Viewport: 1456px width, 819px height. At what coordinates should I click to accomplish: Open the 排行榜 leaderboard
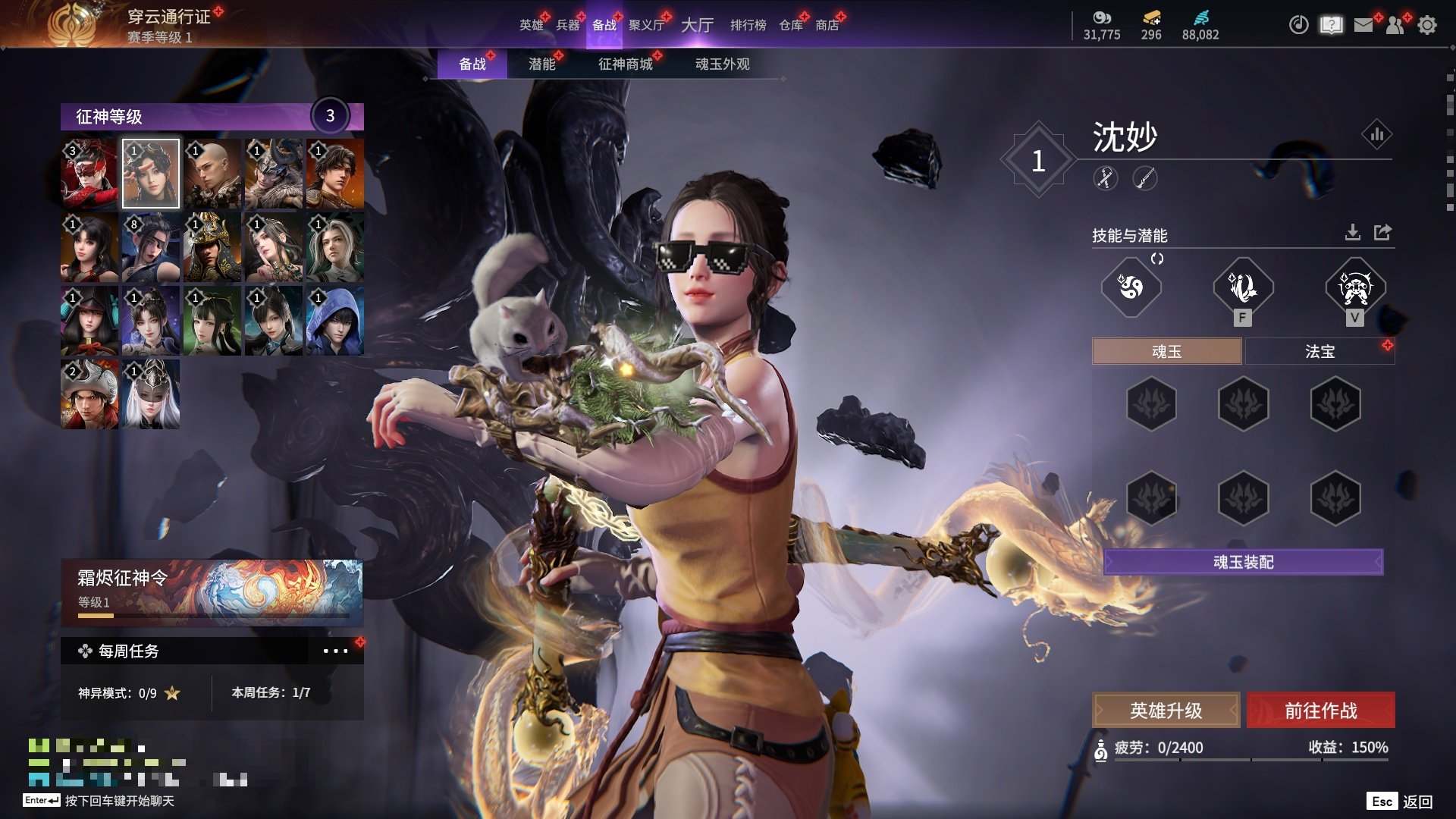tap(748, 25)
